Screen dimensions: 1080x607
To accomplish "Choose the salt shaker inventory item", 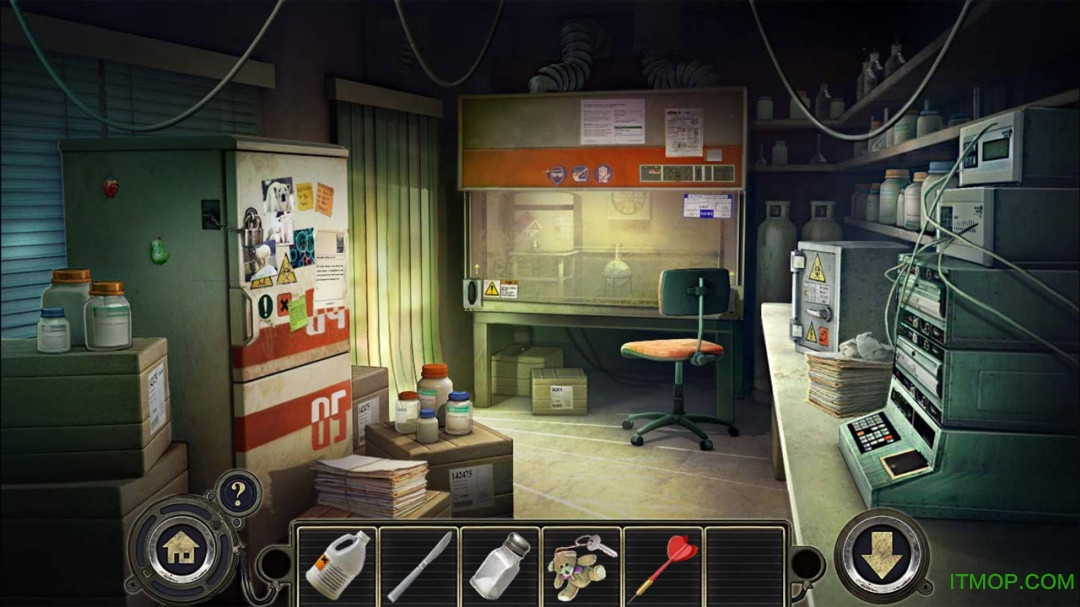I will [500, 565].
